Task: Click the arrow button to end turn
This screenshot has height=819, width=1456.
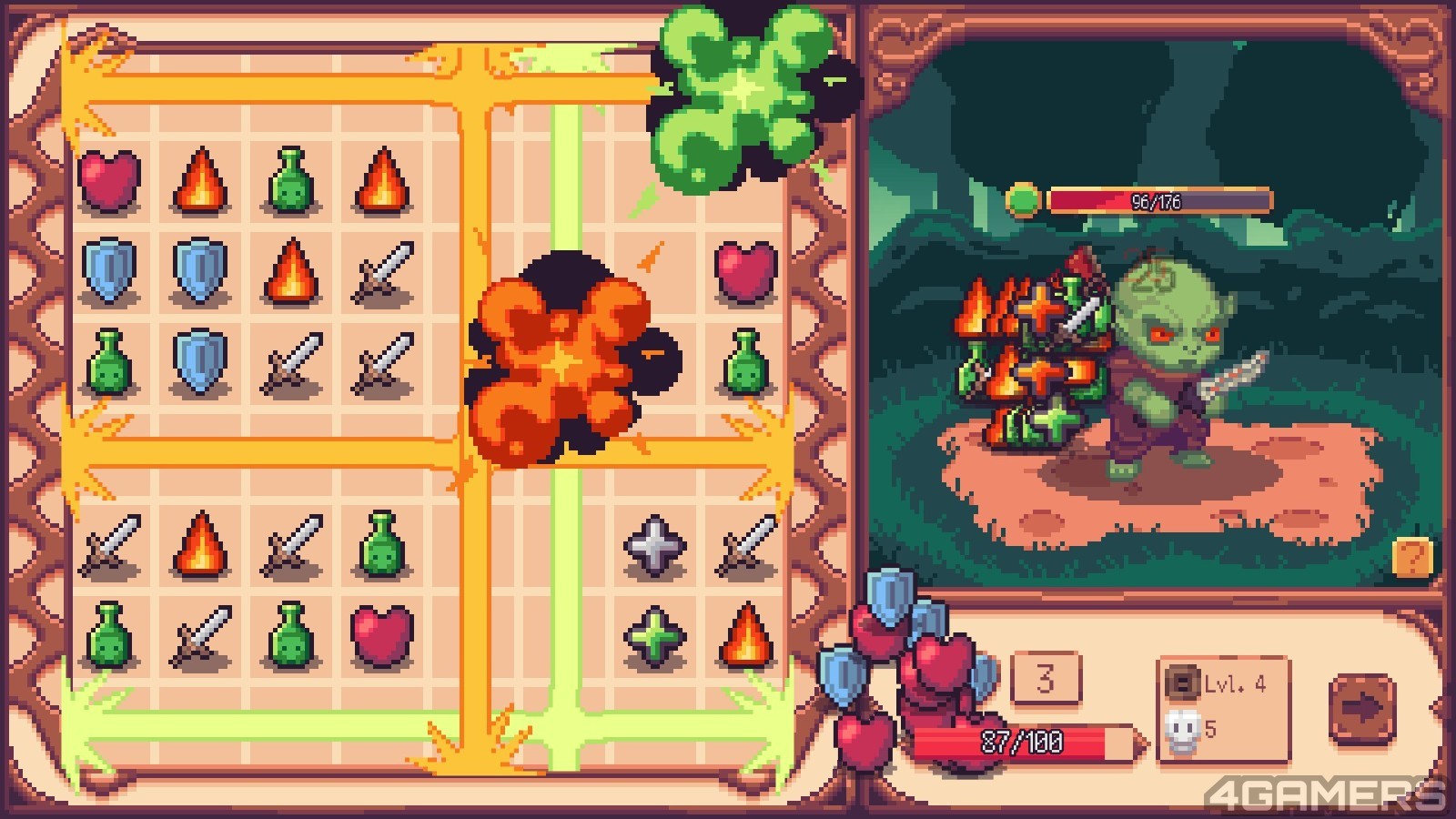Action: [1361, 709]
